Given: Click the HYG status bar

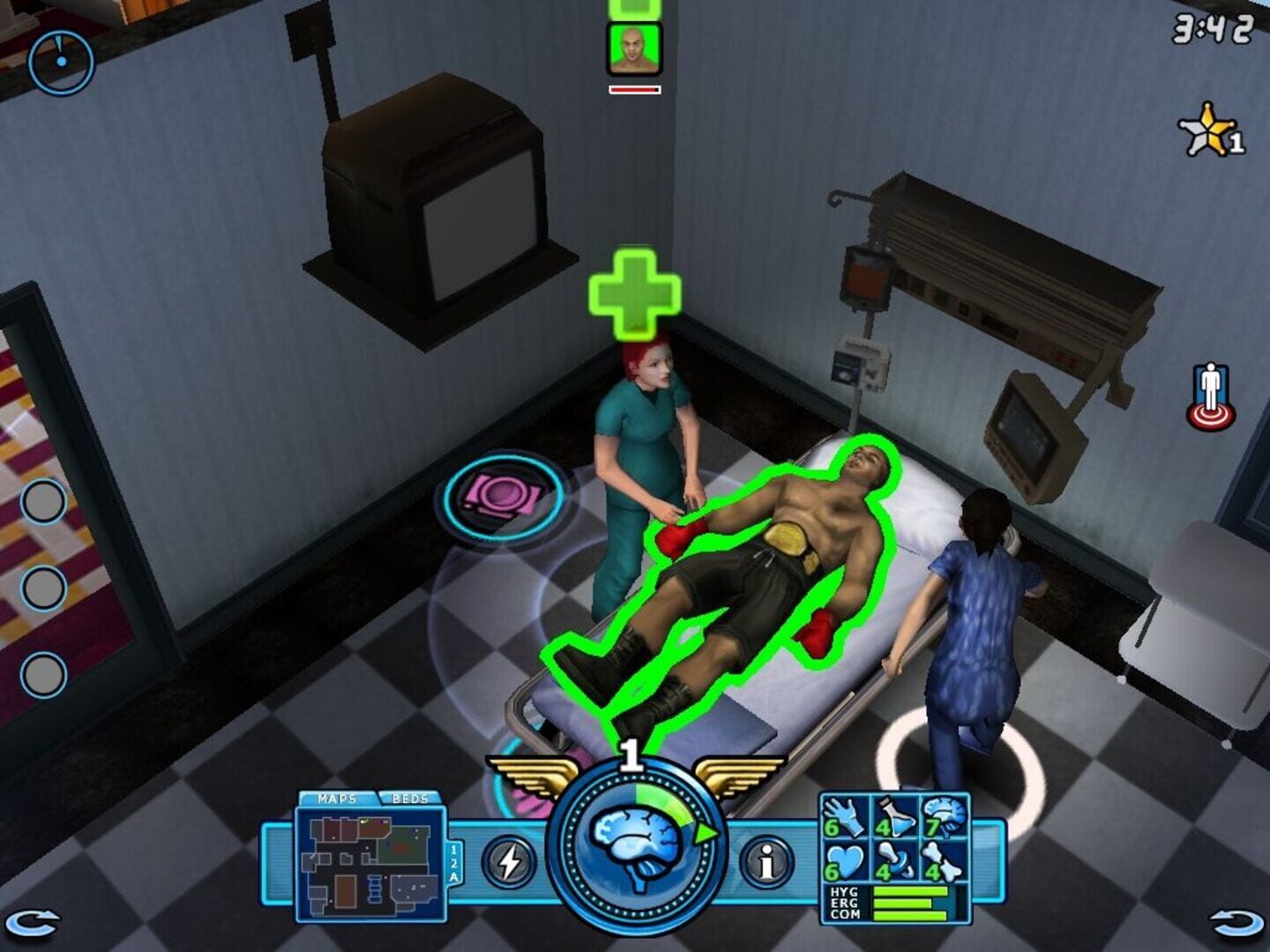Looking at the screenshot, I should point(908,890).
